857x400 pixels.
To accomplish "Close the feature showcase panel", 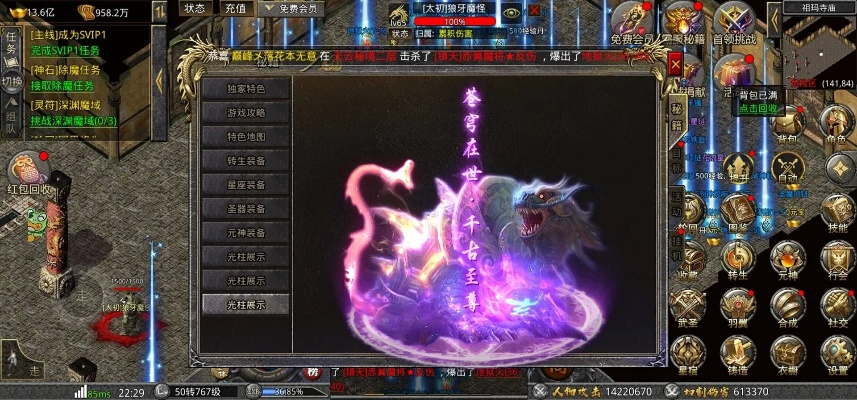I will pos(676,64).
